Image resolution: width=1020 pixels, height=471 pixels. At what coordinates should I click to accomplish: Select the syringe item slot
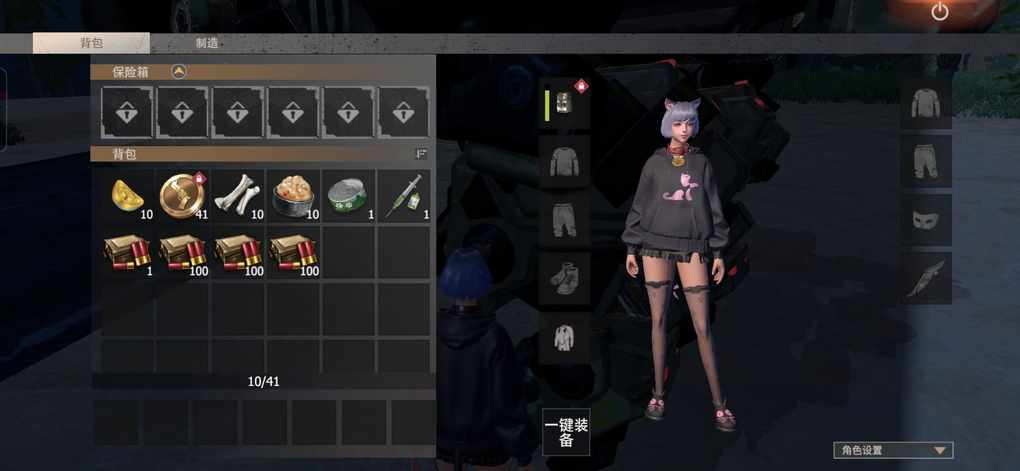402,195
